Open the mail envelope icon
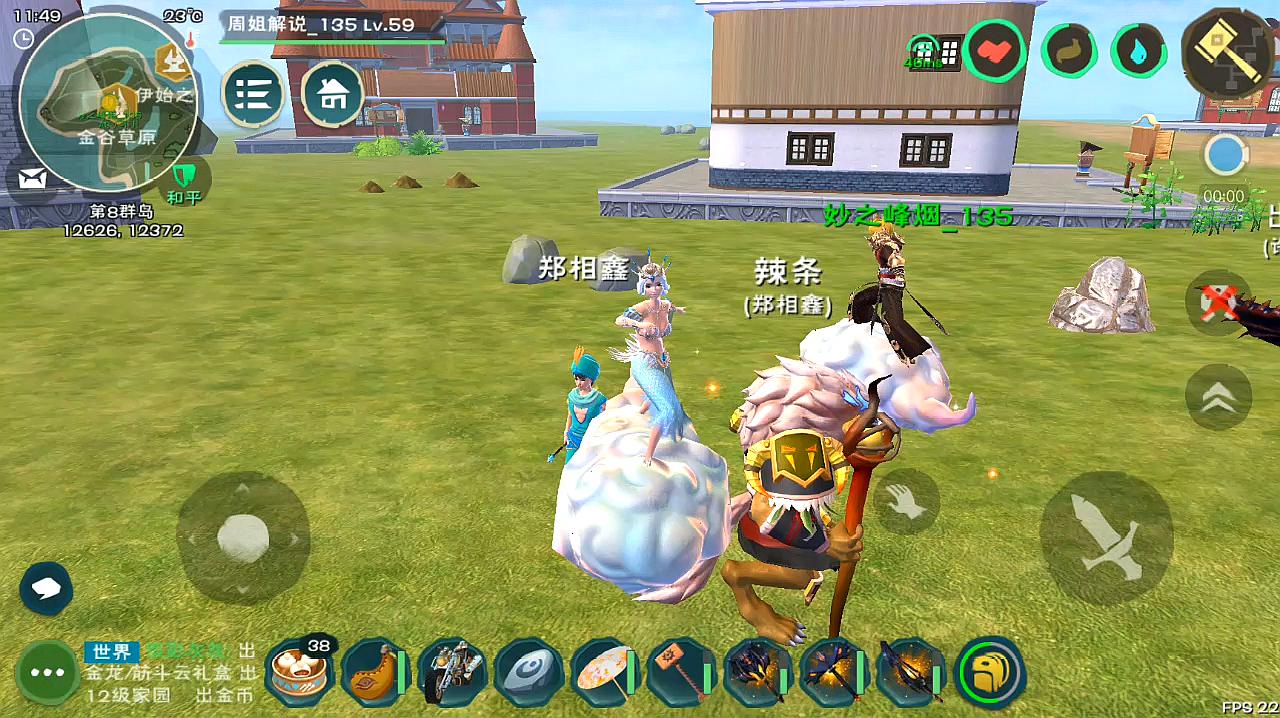Screen dimensions: 1280x718 pos(32,180)
